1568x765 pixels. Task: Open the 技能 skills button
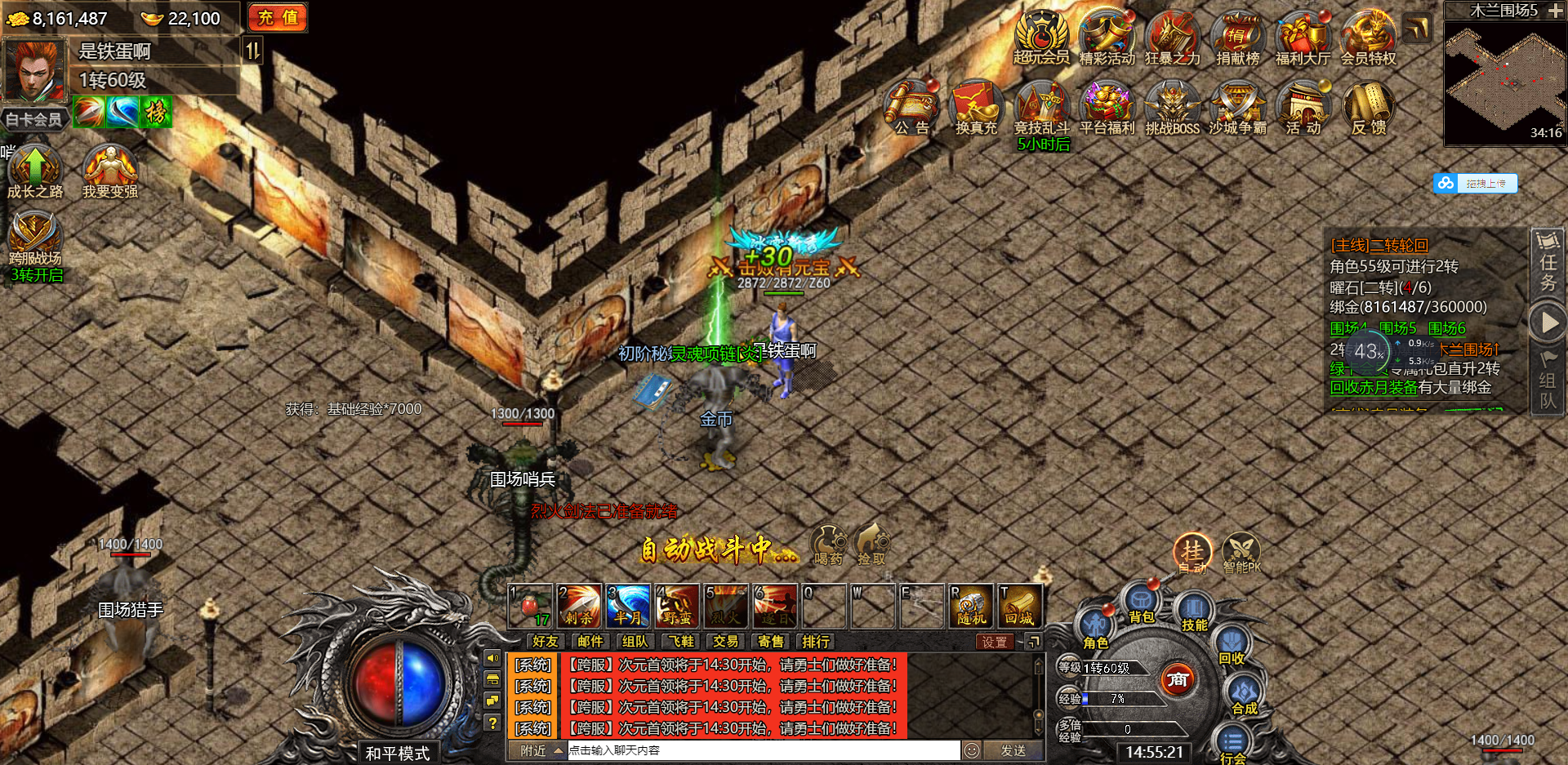[1194, 612]
